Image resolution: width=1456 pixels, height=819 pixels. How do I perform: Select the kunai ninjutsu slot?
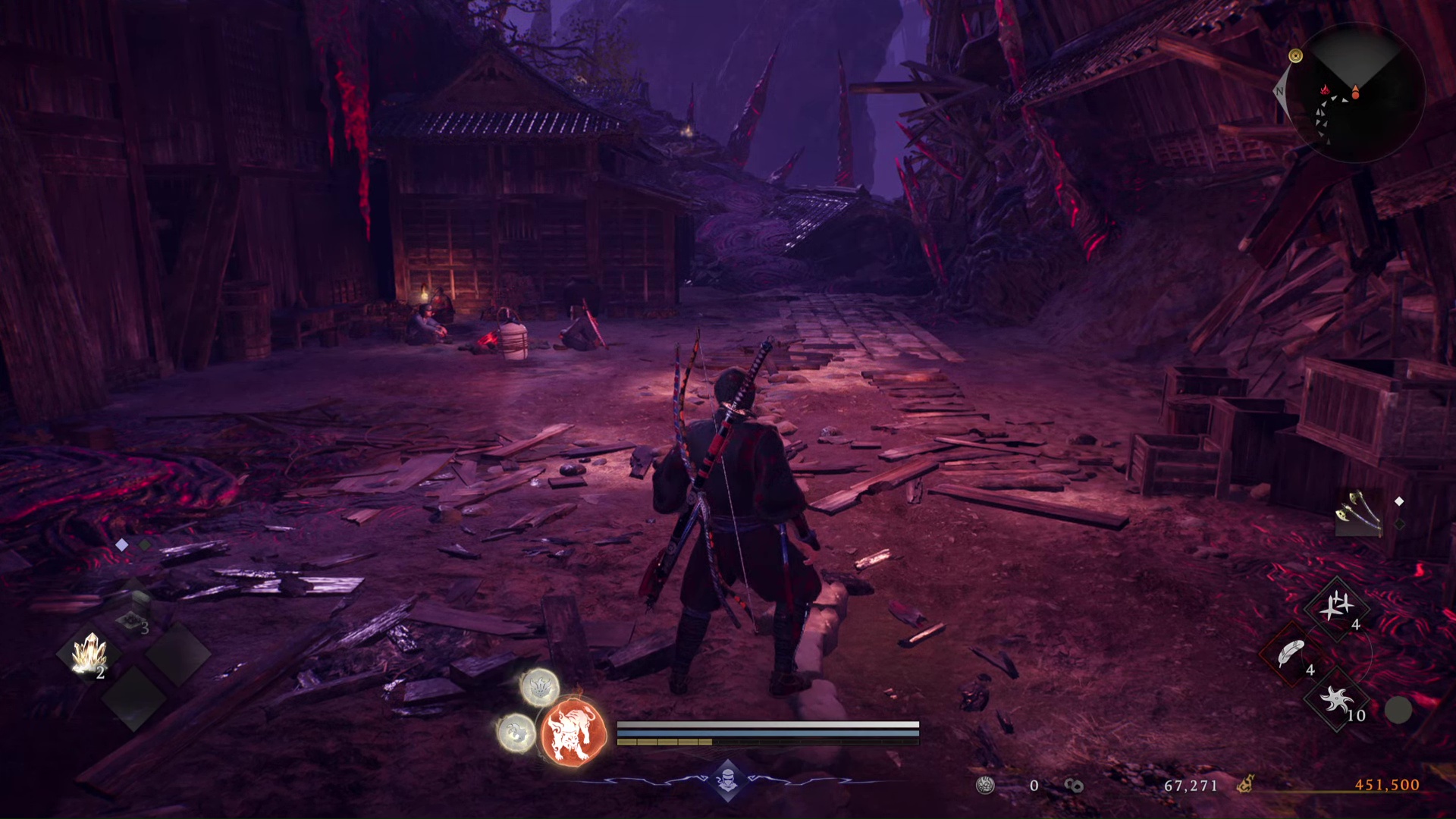(1337, 607)
